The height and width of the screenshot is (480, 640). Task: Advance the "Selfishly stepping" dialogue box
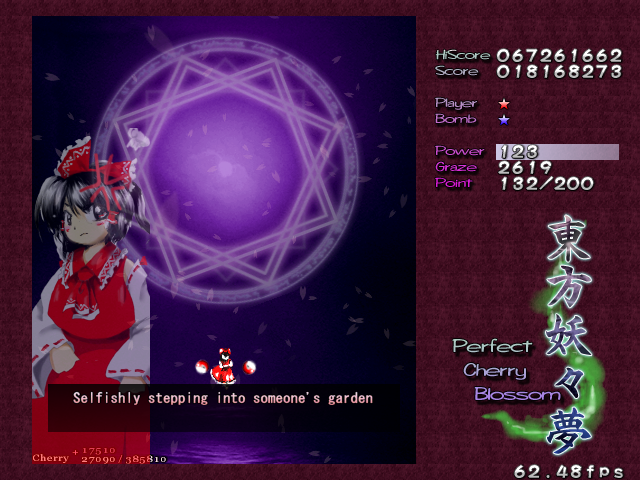223,399
